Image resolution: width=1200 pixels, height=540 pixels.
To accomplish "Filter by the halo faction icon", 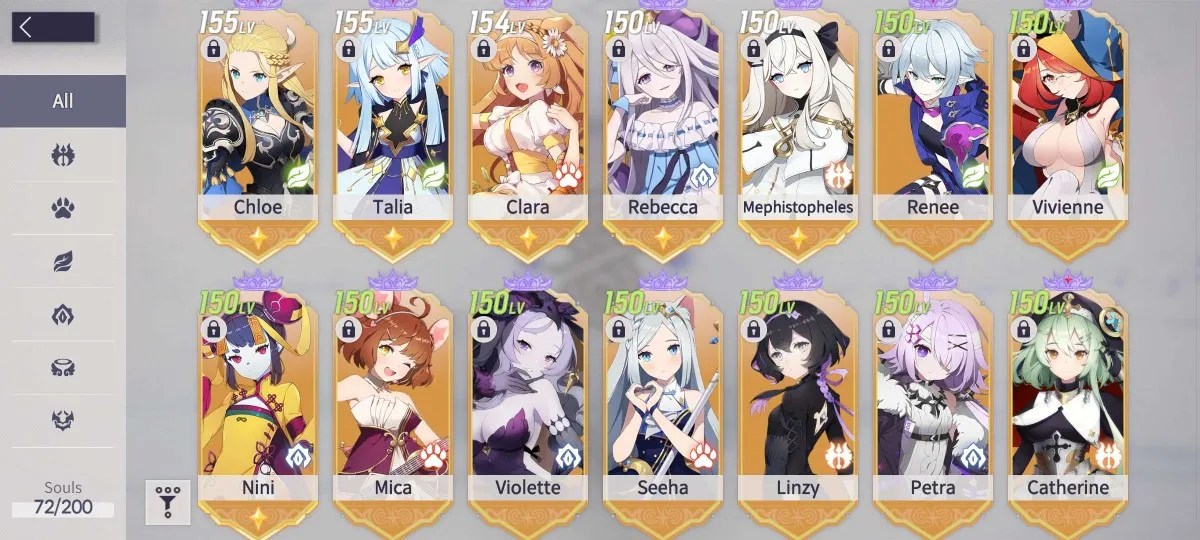I will 63,367.
